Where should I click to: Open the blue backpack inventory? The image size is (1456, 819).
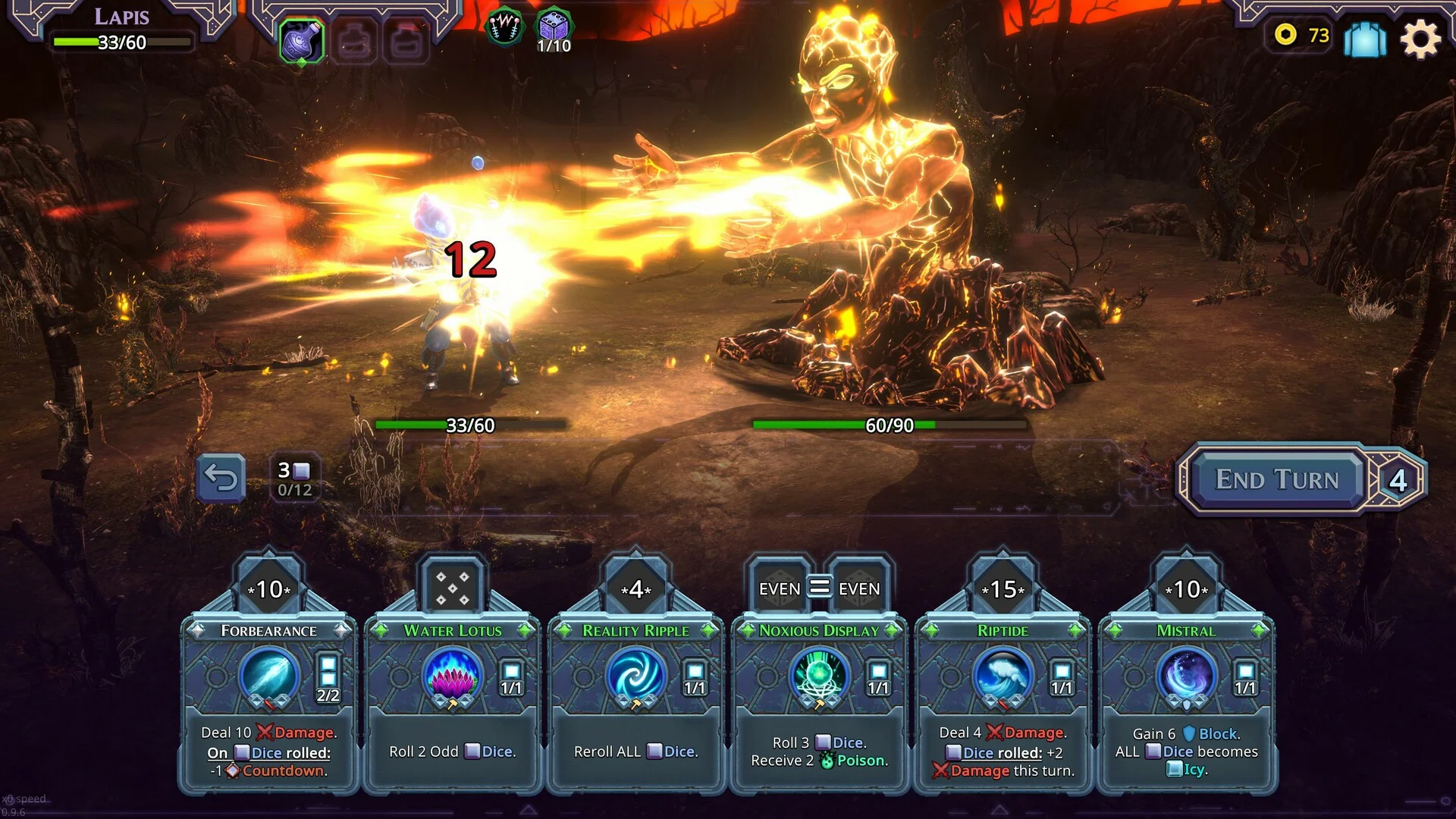(x=1364, y=38)
